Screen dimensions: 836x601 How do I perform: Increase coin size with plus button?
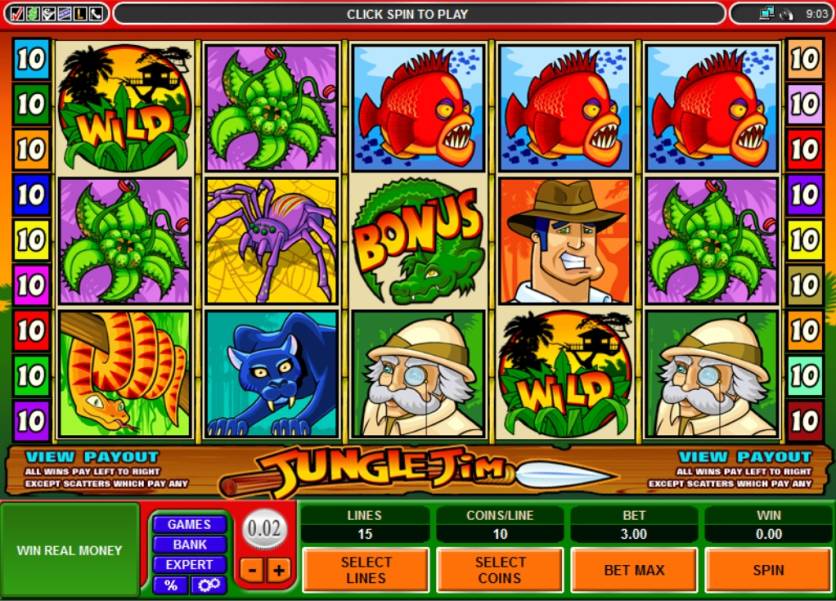click(278, 570)
